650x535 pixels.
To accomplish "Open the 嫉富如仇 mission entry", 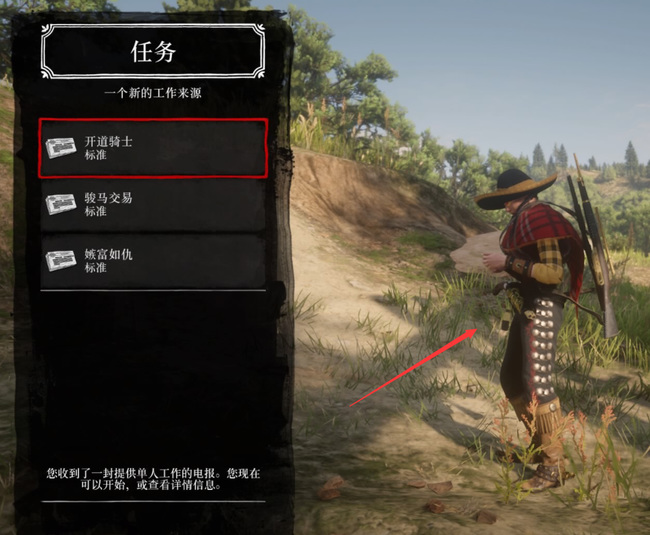I will pyautogui.click(x=153, y=261).
